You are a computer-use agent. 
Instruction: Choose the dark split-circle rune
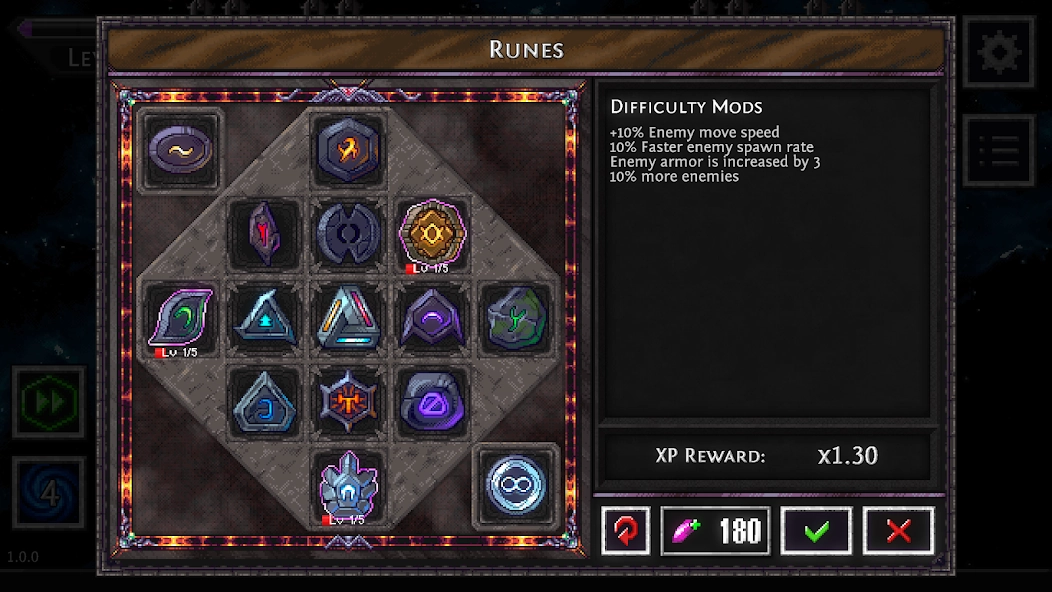pos(349,233)
